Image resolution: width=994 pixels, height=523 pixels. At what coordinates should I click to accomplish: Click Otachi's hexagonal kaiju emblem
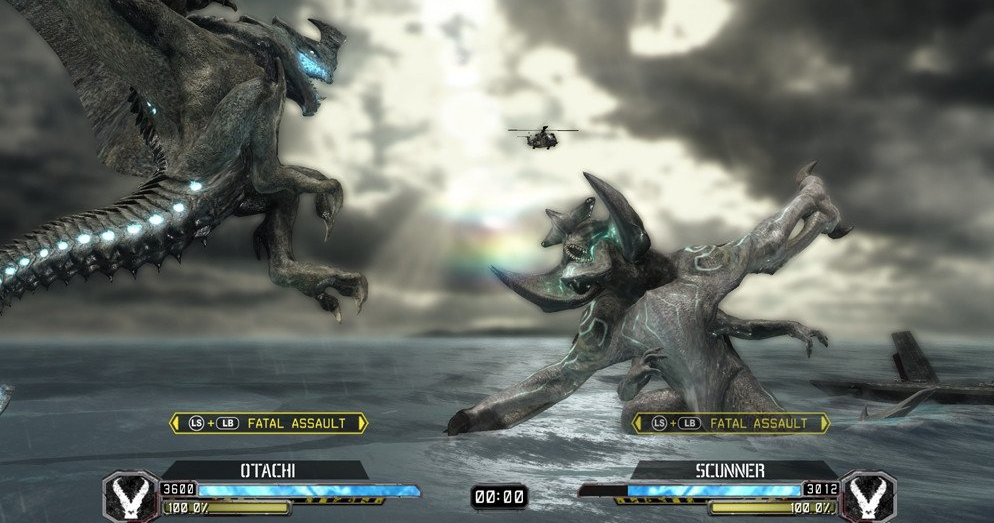click(x=130, y=496)
